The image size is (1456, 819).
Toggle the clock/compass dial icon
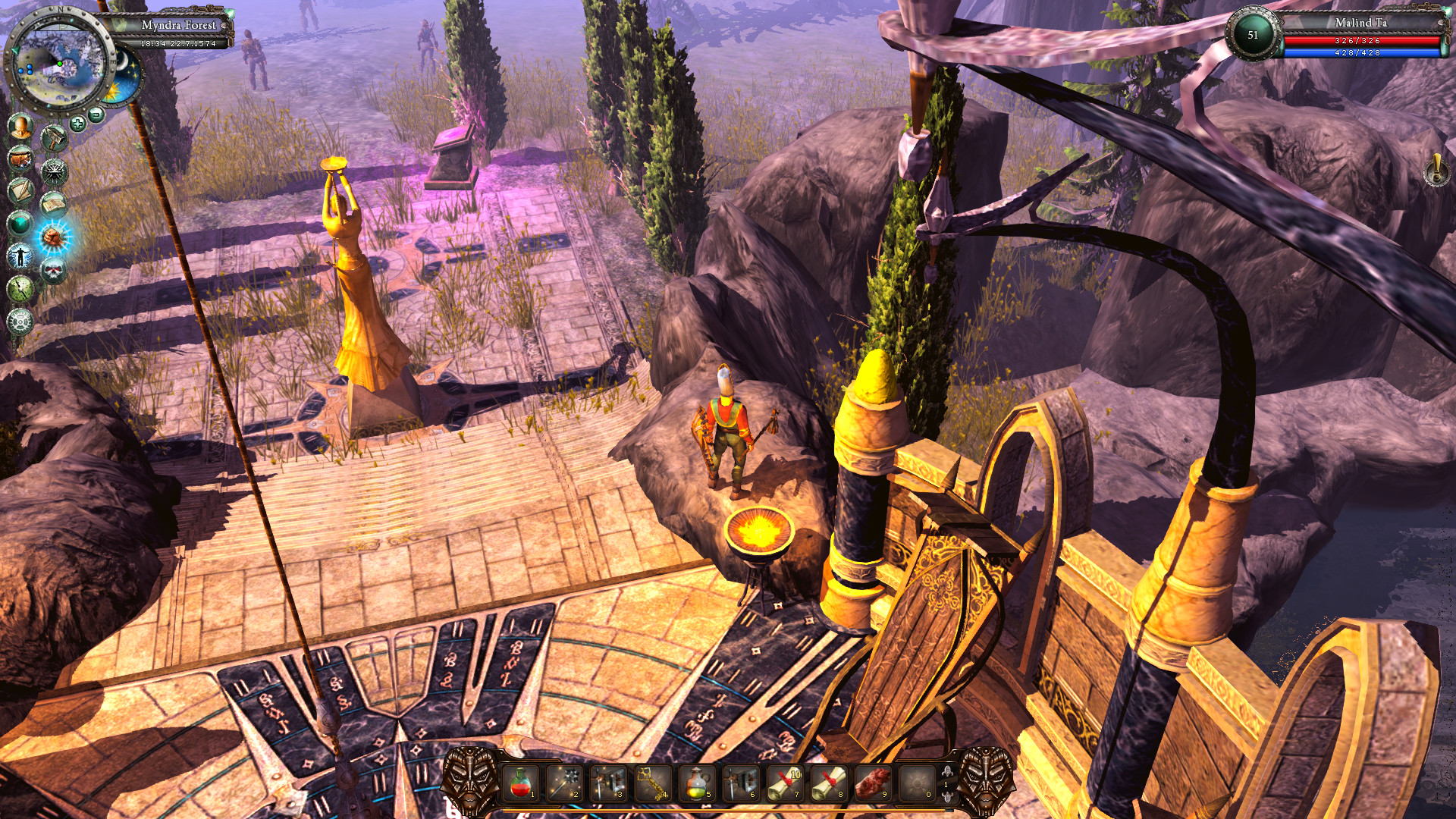(20, 288)
